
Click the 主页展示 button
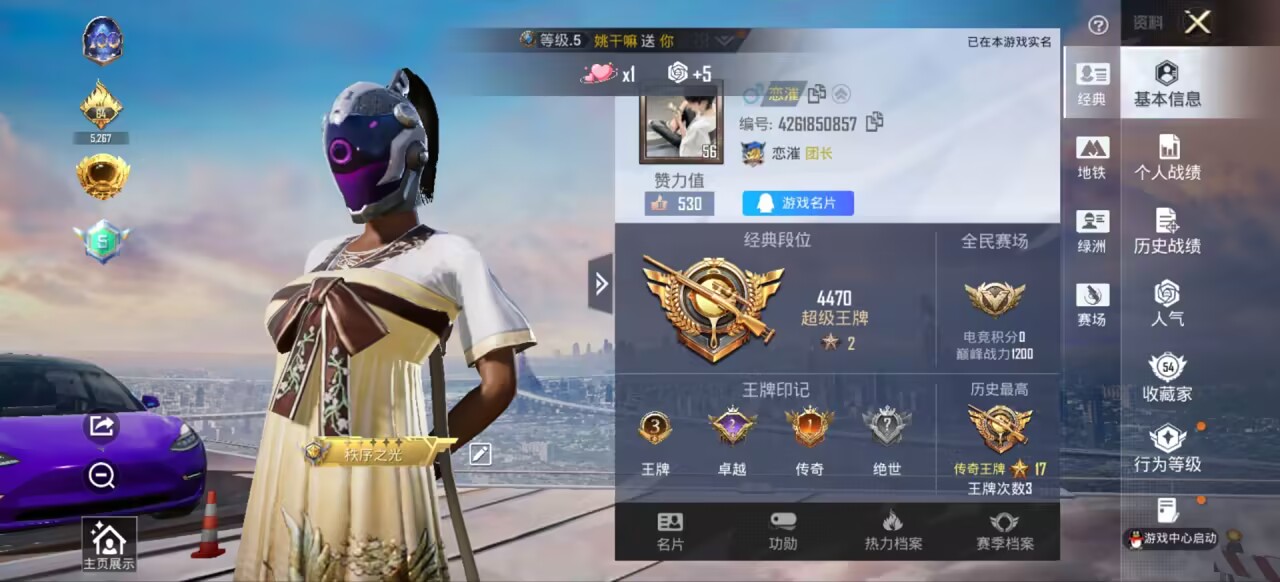pyautogui.click(x=109, y=545)
